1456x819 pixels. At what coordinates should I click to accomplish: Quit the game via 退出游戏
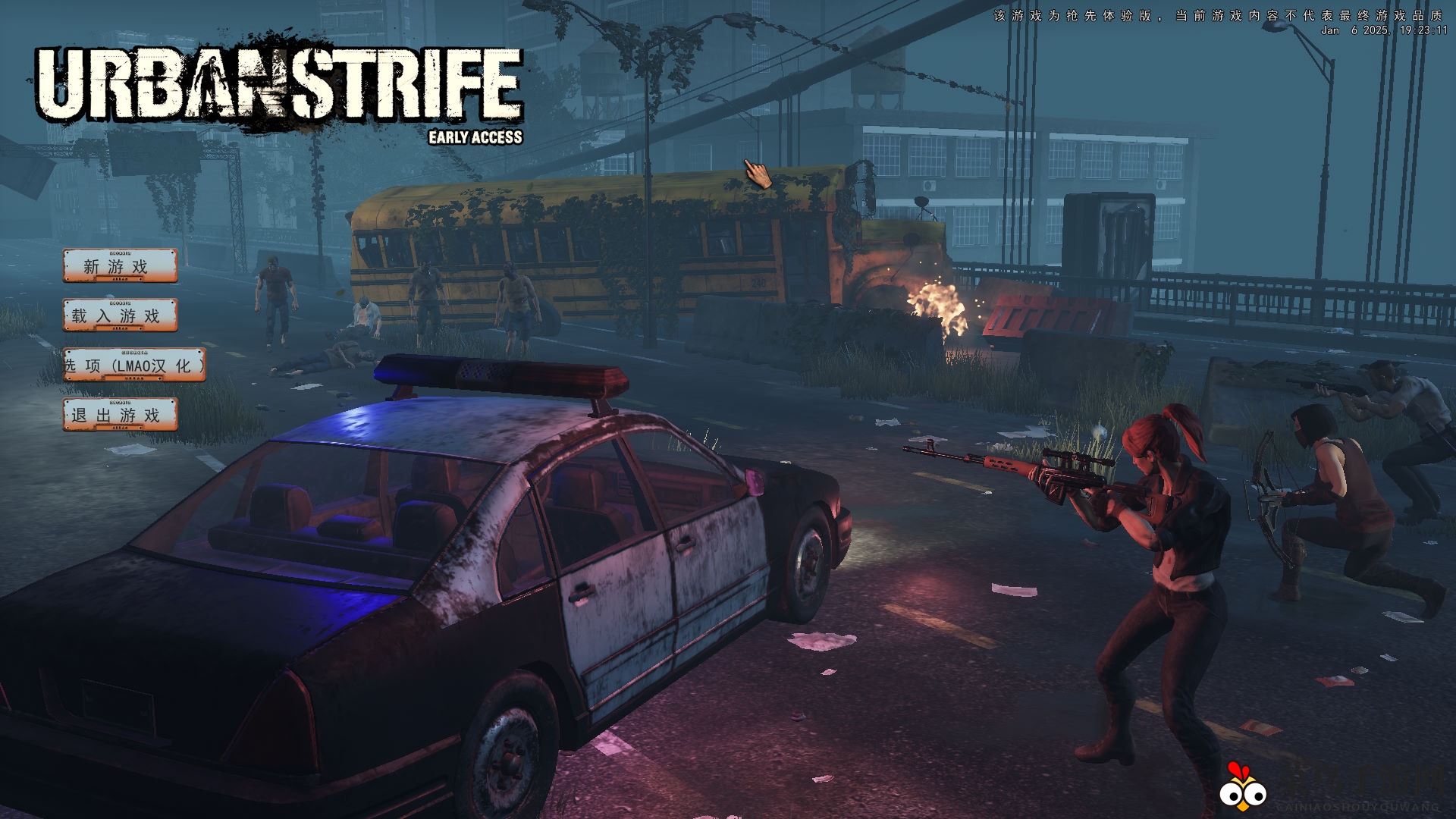pyautogui.click(x=120, y=415)
